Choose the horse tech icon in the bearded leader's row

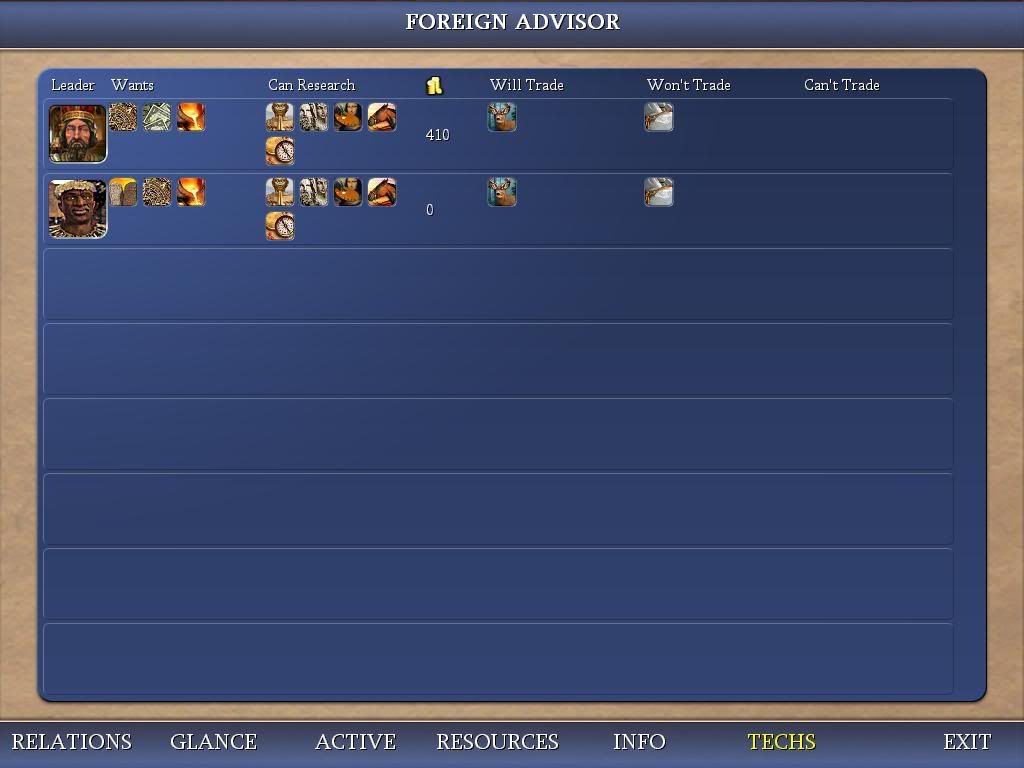coord(382,117)
